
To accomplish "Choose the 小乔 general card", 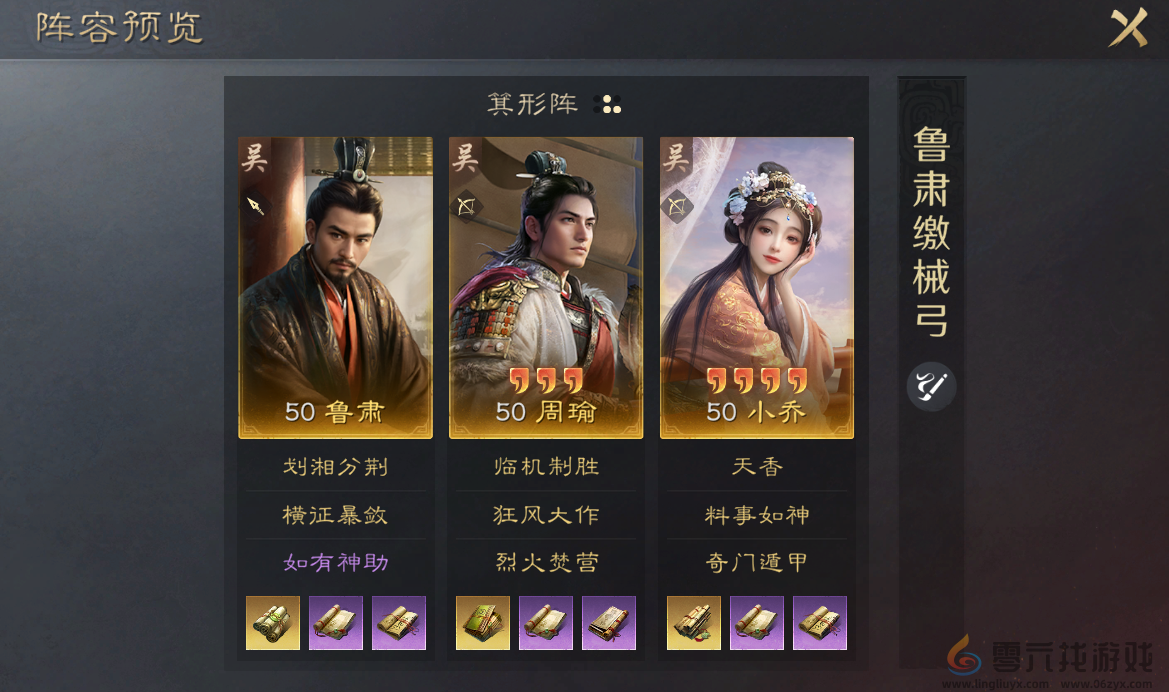I will 757,287.
